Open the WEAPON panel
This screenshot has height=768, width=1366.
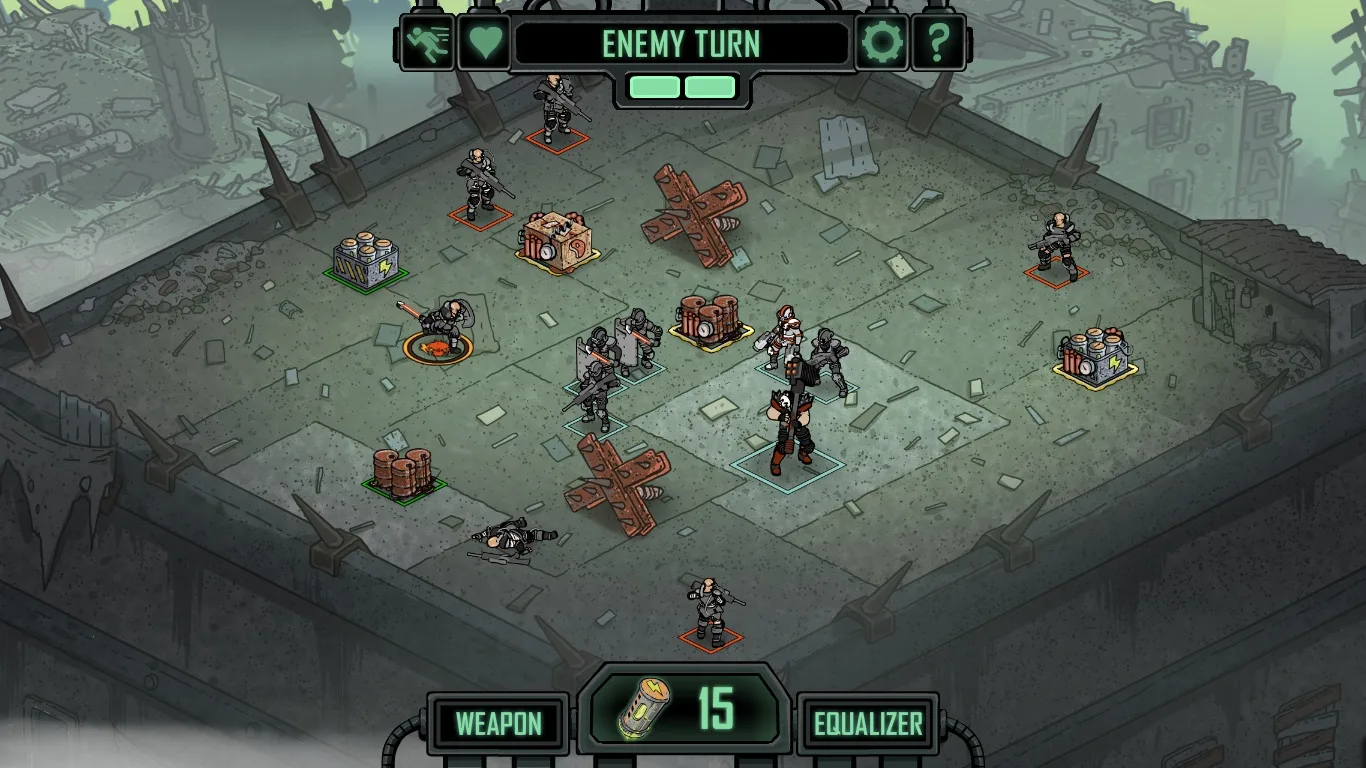coord(499,722)
